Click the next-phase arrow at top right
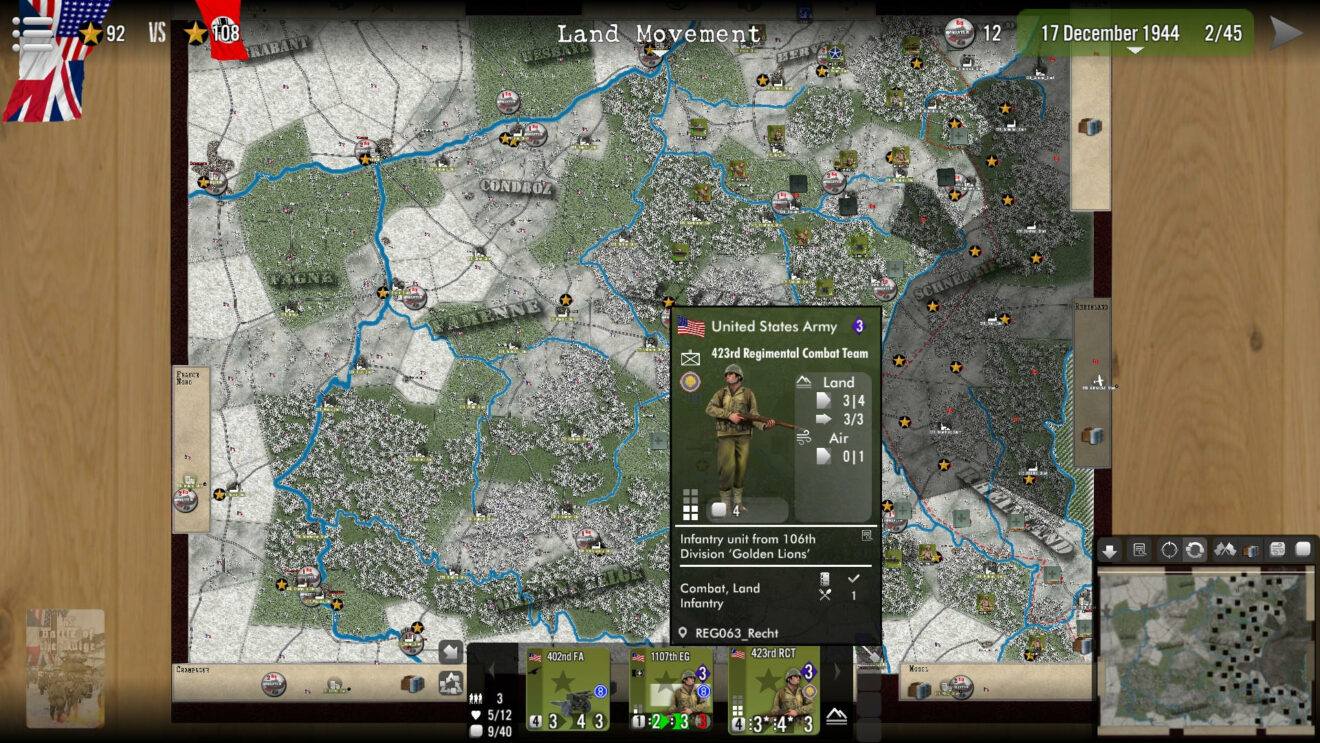The image size is (1320, 743). pos(1288,30)
